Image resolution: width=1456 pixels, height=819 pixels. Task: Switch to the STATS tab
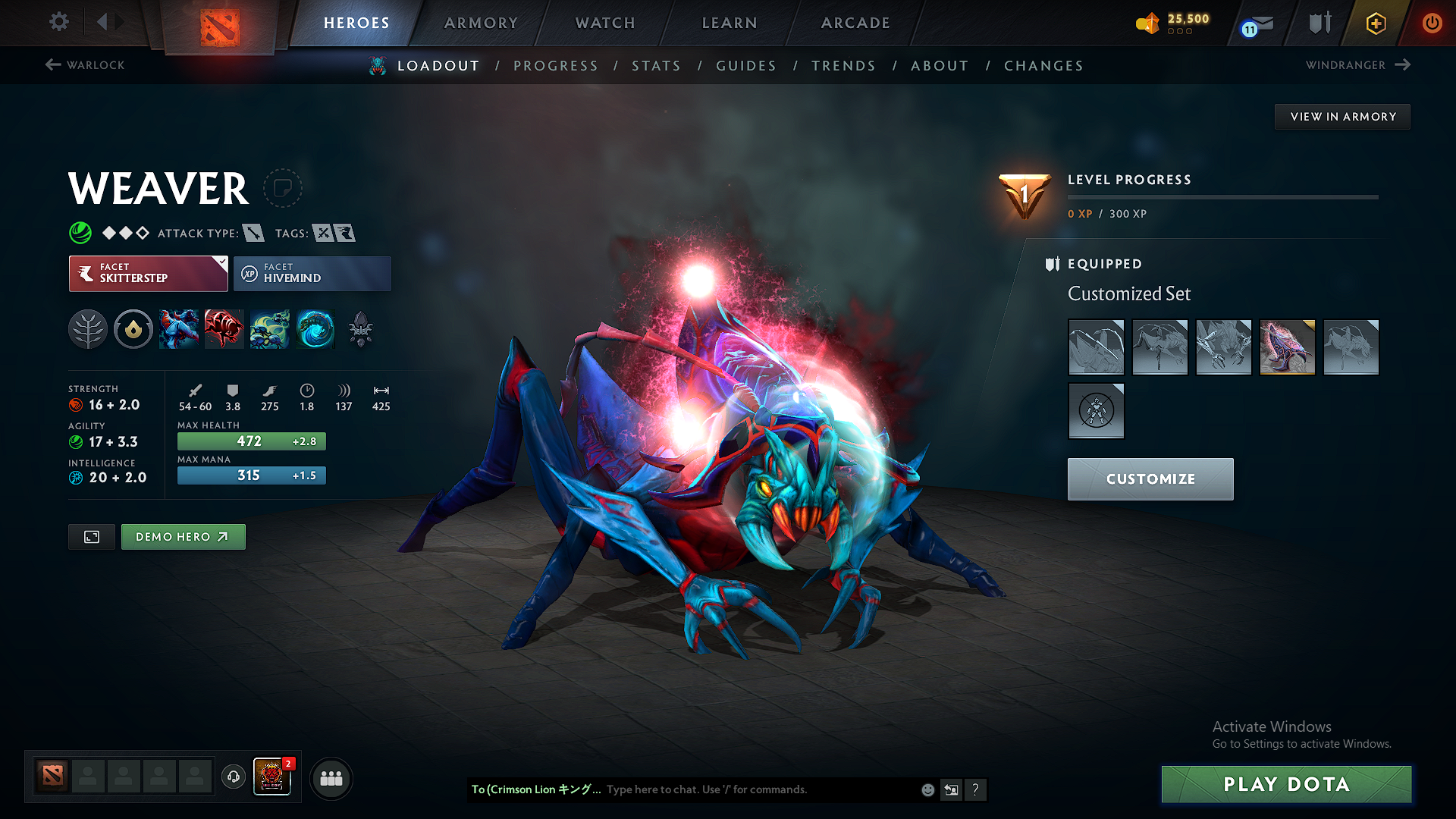656,65
